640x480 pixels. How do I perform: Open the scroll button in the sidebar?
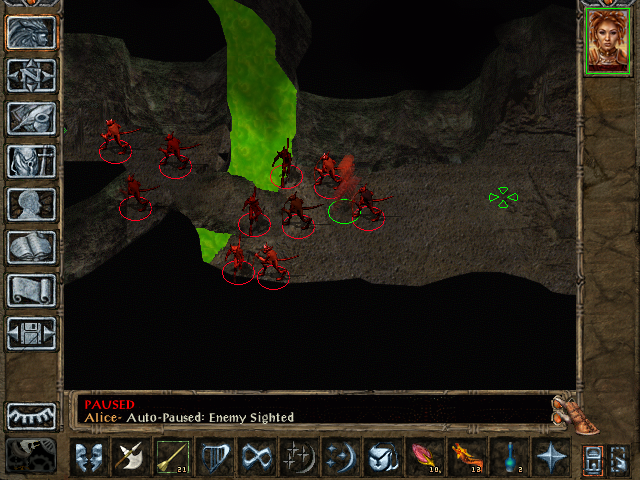[x=31, y=290]
